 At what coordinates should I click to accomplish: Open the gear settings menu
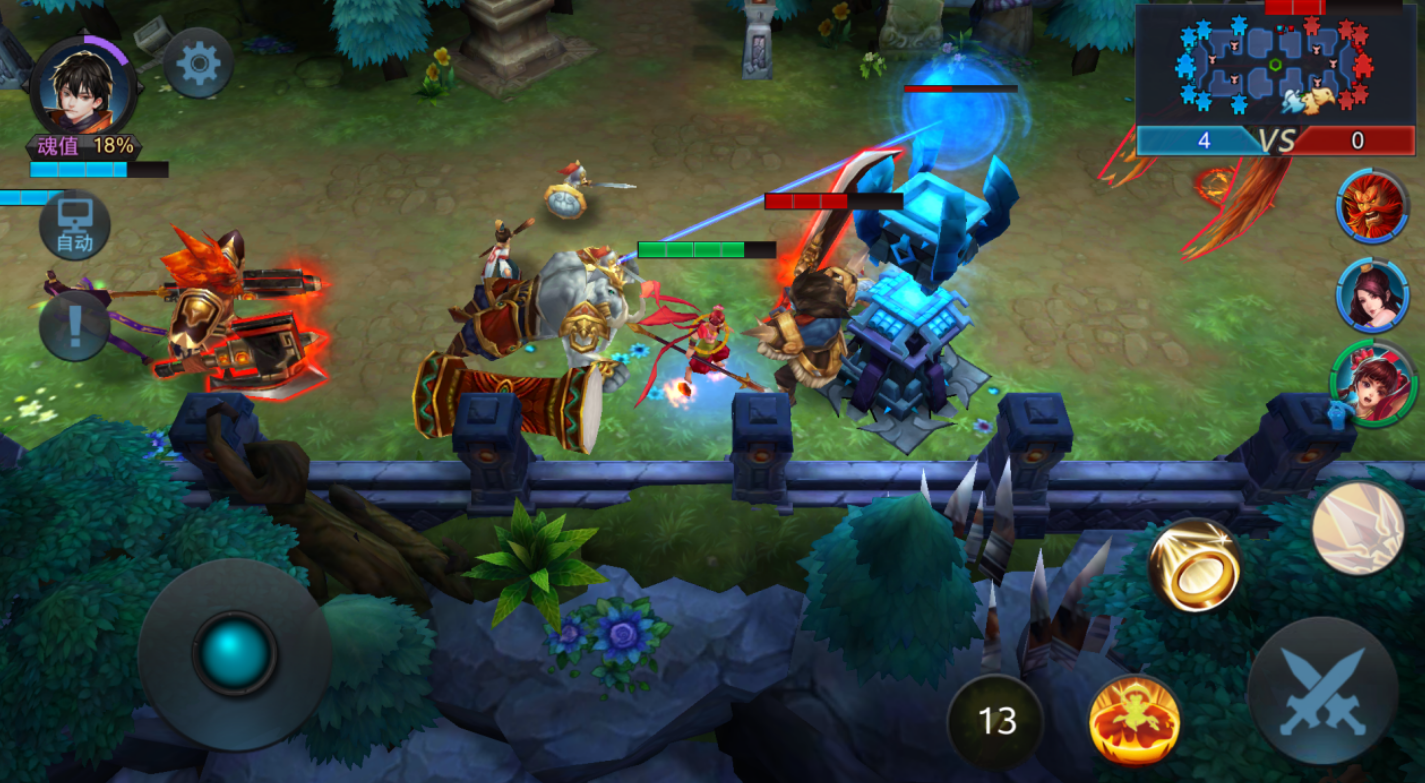198,64
